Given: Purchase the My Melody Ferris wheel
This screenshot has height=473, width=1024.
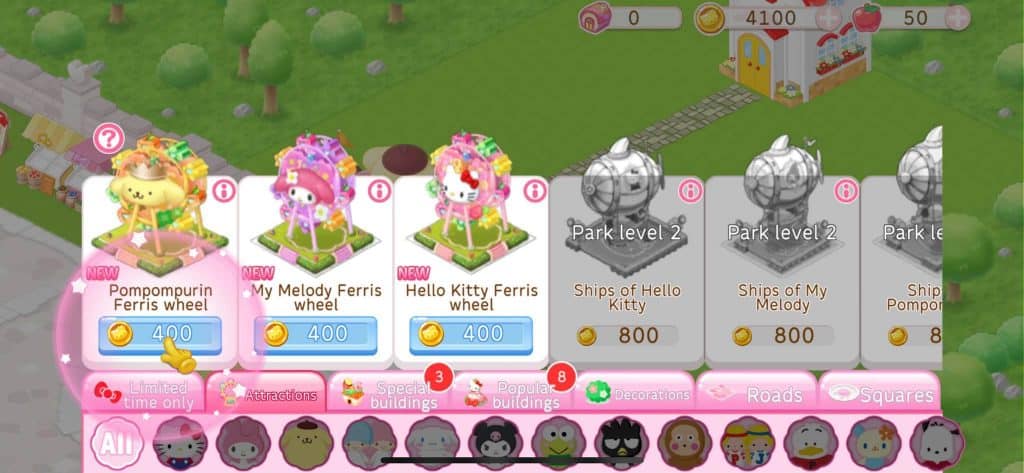Looking at the screenshot, I should [316, 334].
